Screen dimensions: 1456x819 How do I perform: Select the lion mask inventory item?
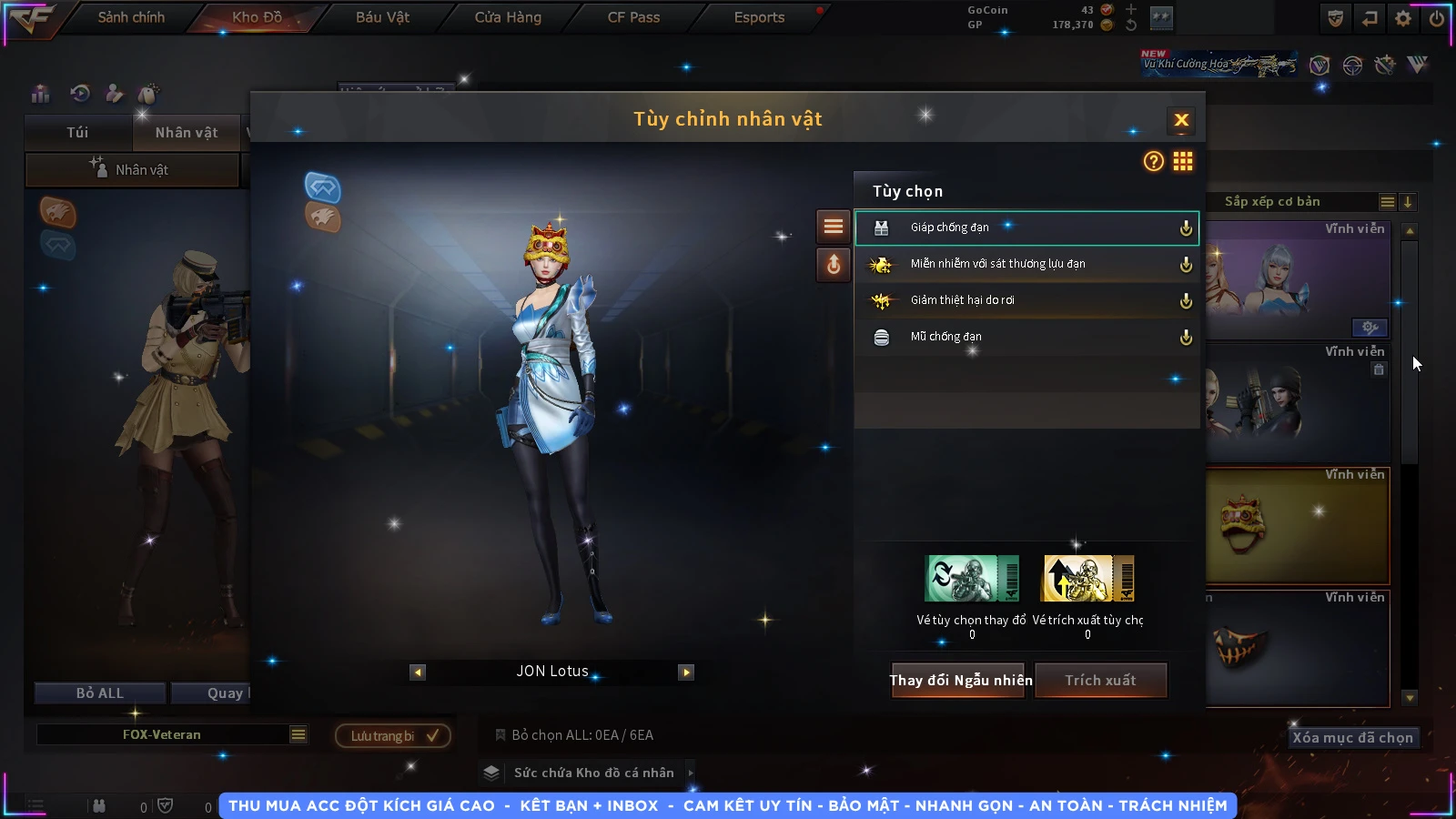pos(1297,525)
